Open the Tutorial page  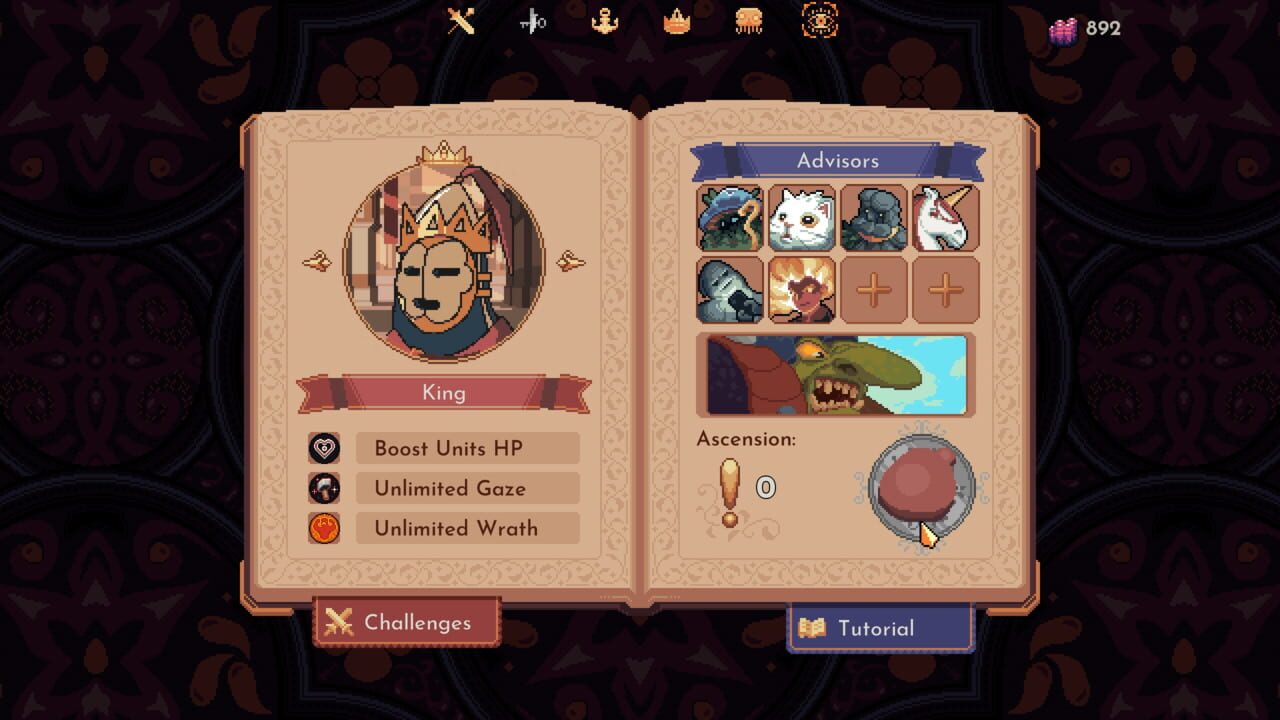(x=880, y=628)
